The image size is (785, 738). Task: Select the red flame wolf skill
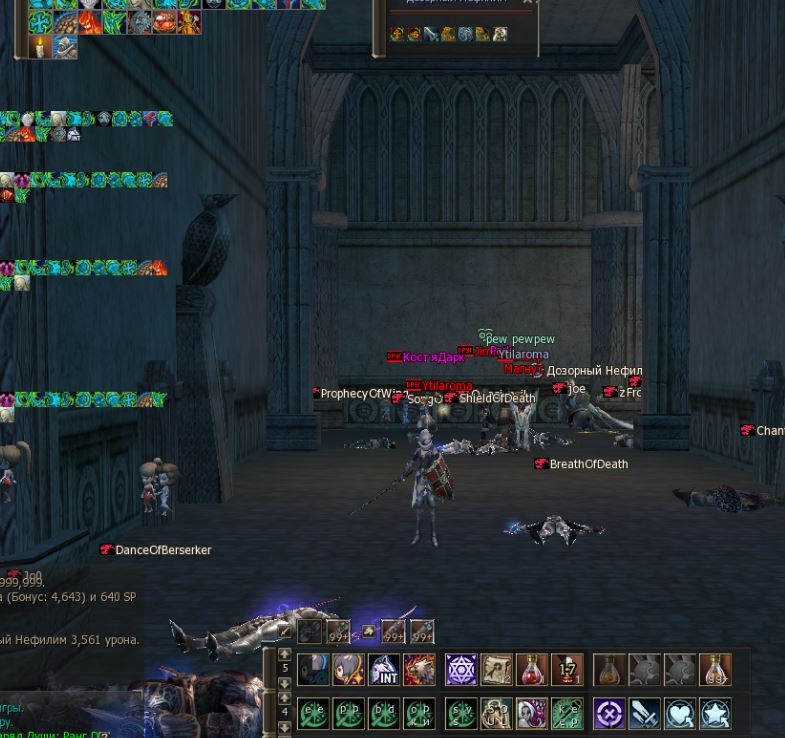tap(420, 670)
